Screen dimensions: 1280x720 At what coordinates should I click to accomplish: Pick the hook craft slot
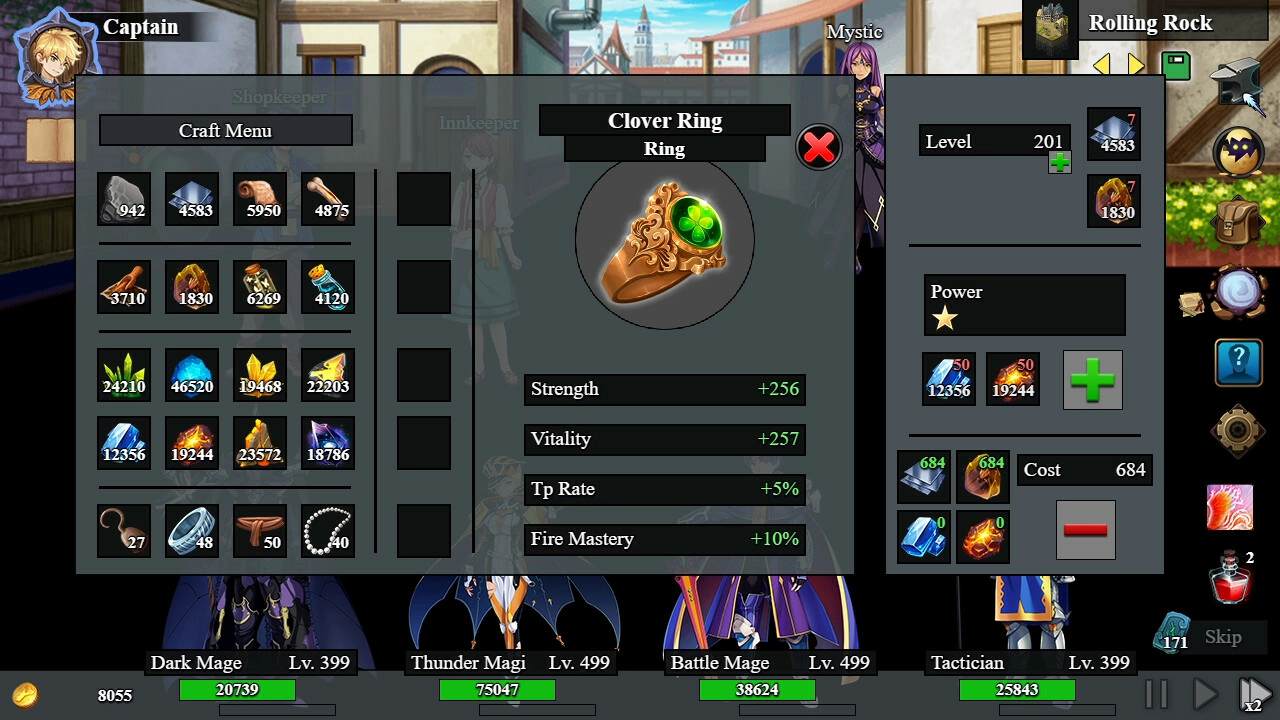point(124,530)
